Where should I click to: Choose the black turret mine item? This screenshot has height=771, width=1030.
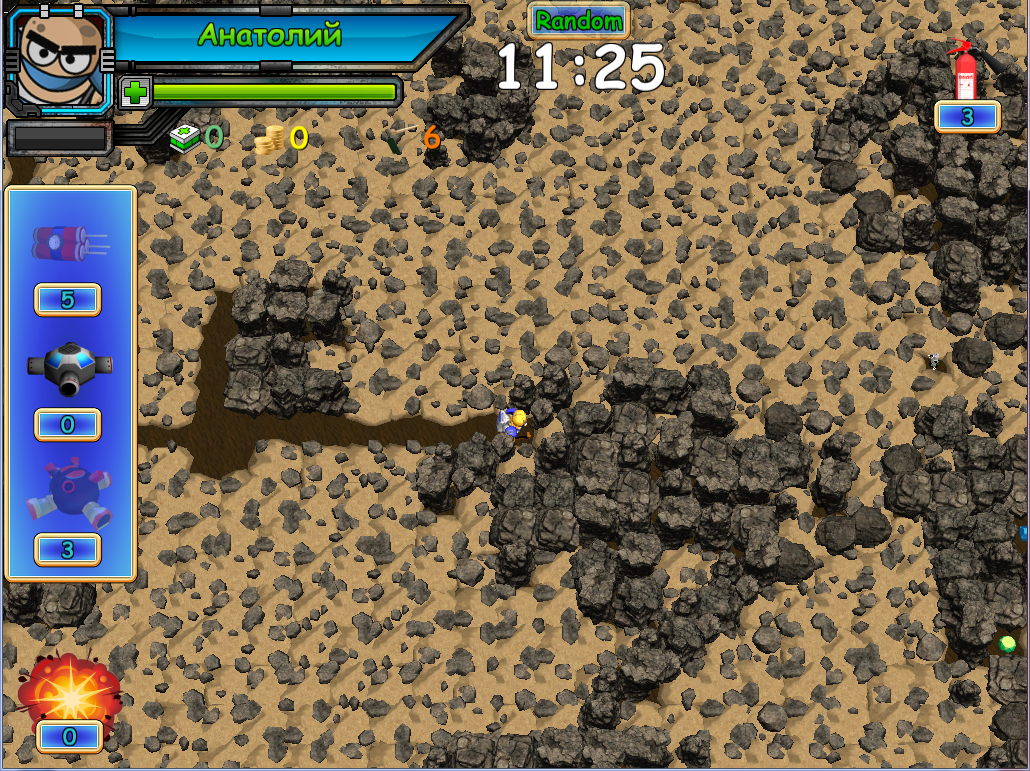[69, 367]
